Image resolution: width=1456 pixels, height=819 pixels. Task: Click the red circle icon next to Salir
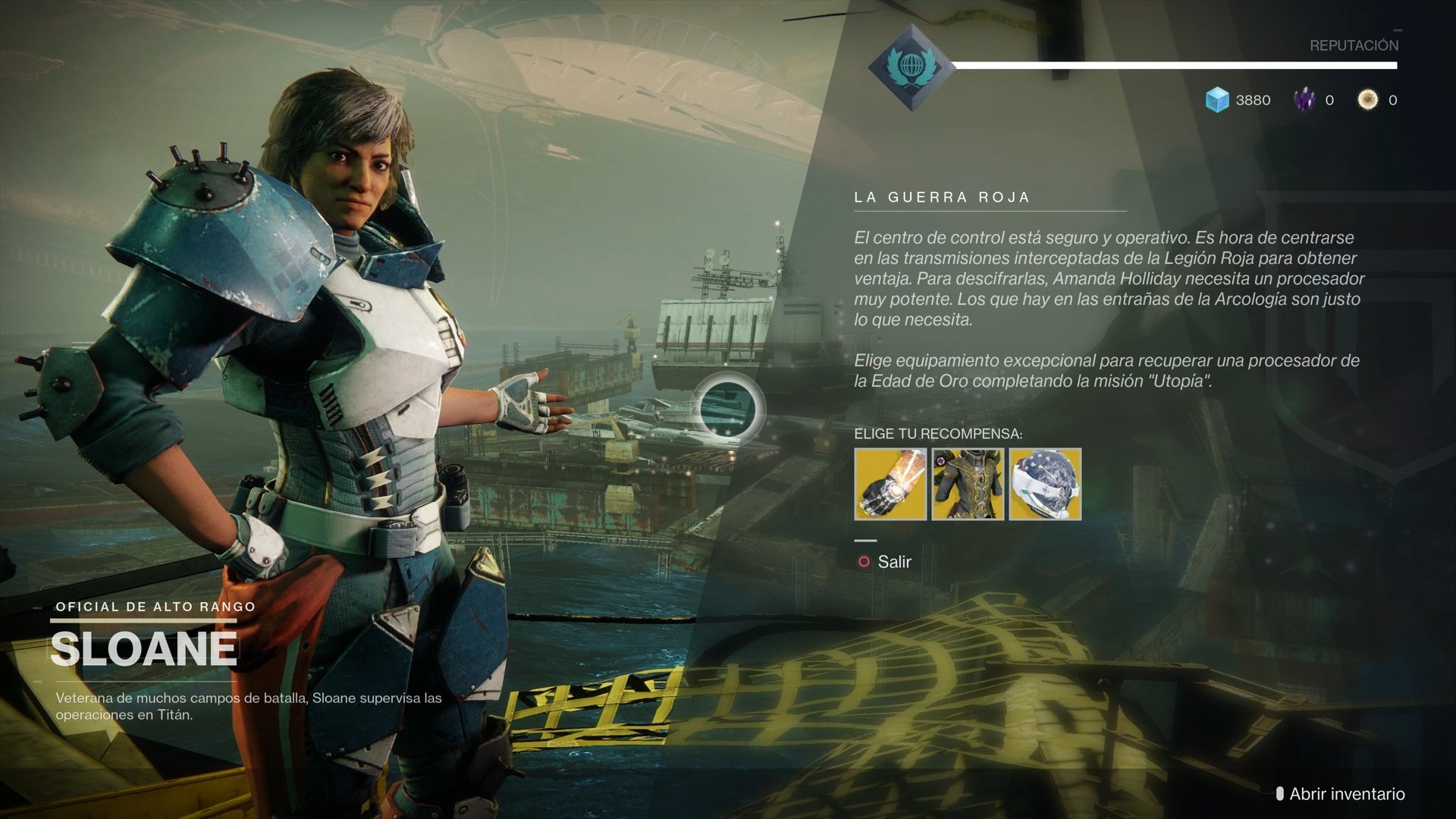pyautogui.click(x=864, y=562)
